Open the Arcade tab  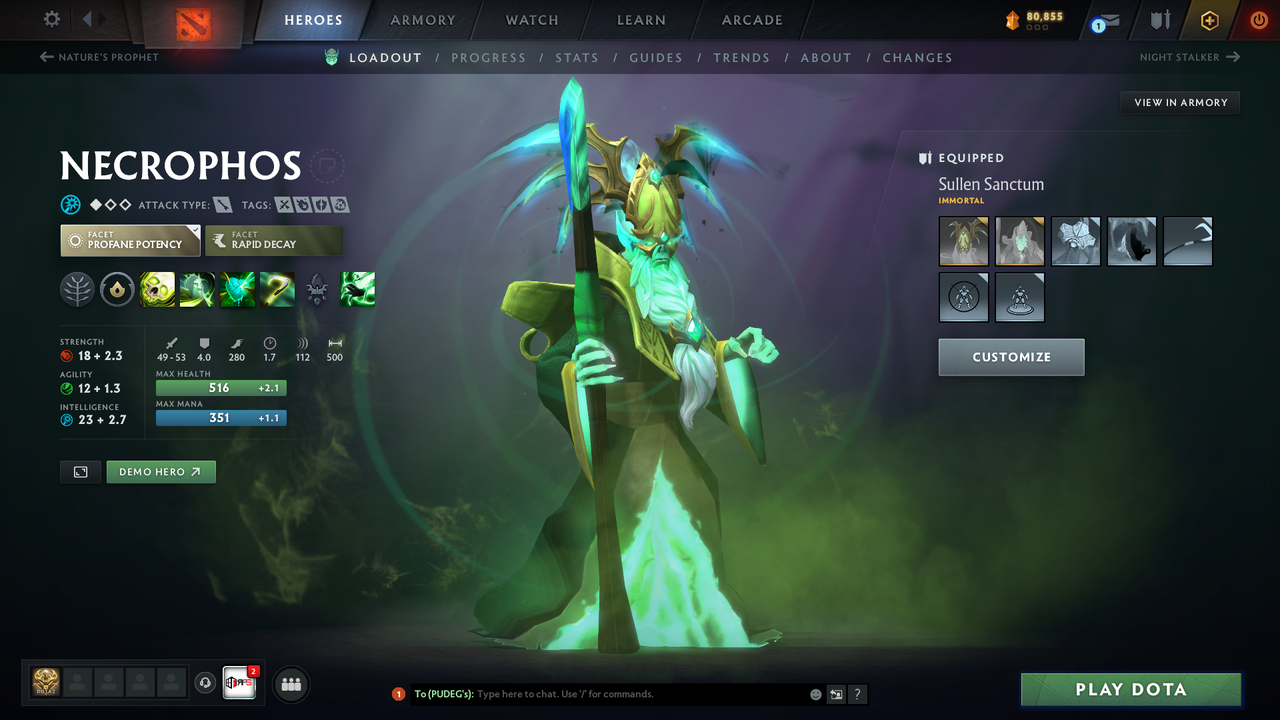pyautogui.click(x=752, y=20)
